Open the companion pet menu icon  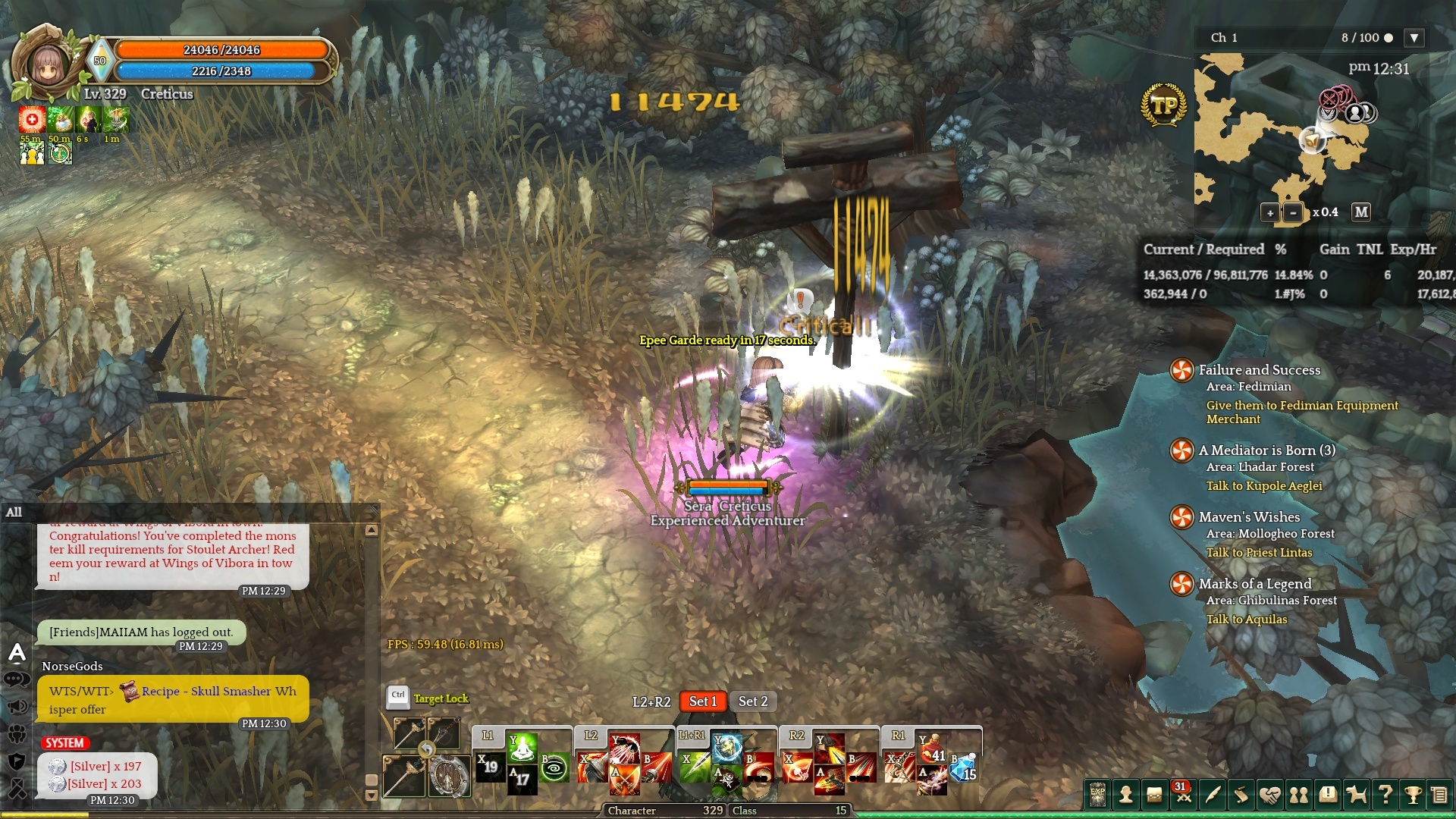[x=1356, y=795]
